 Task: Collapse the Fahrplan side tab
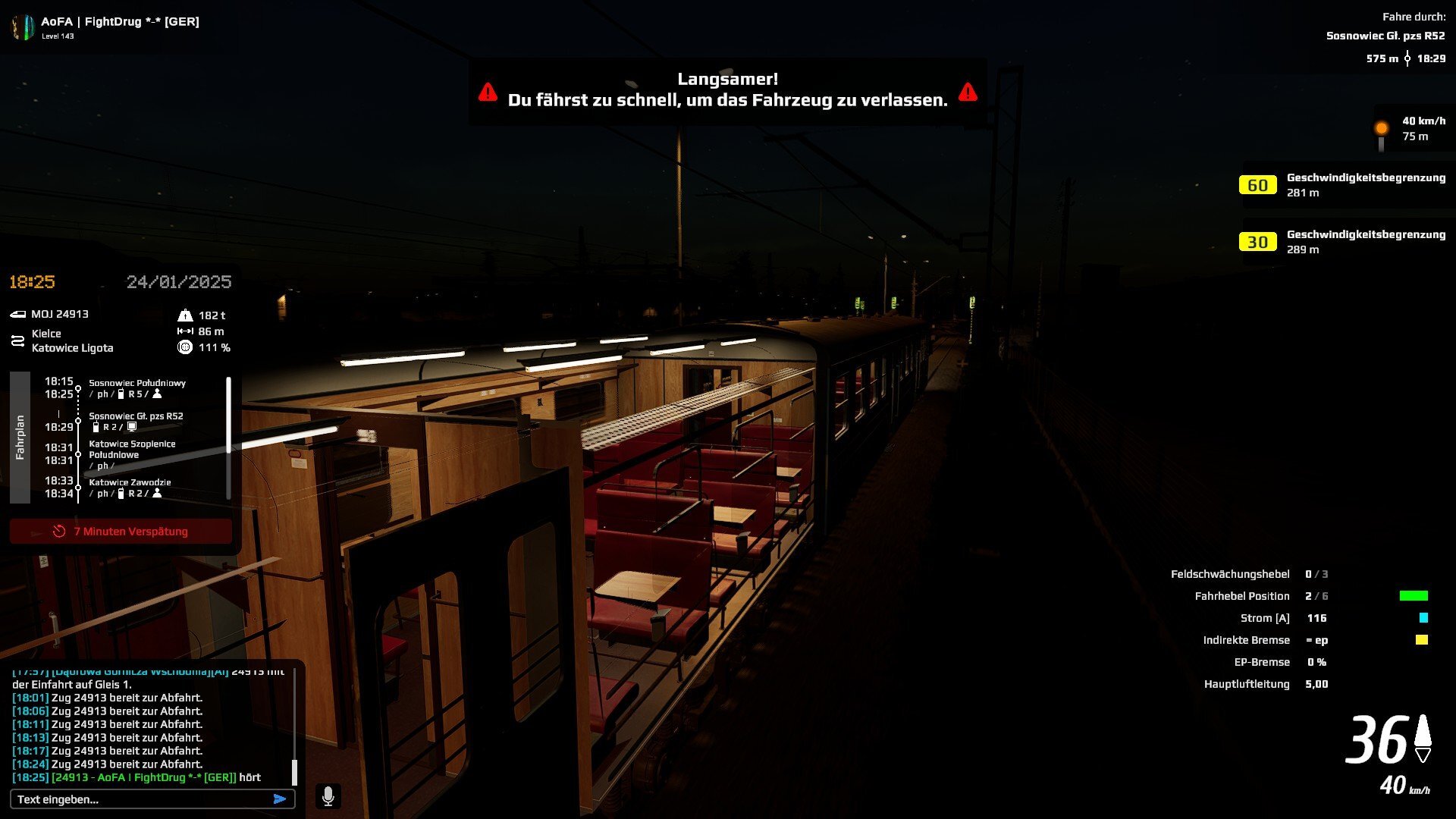pyautogui.click(x=20, y=438)
